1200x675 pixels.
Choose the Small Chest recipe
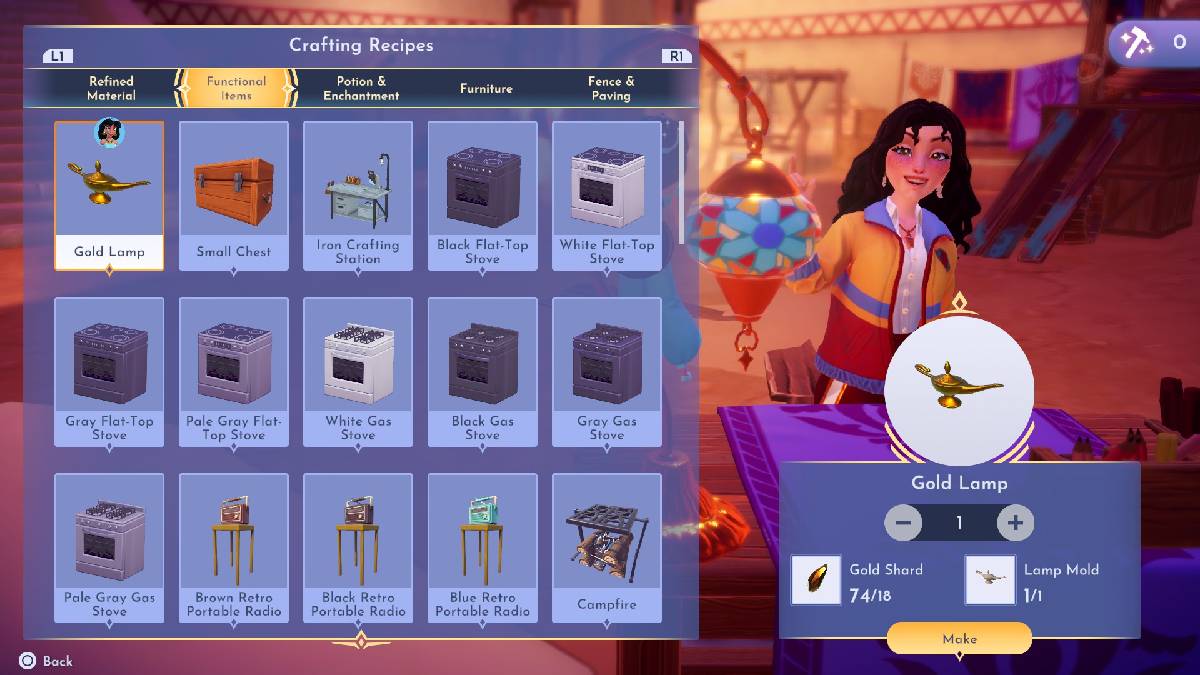[x=234, y=195]
